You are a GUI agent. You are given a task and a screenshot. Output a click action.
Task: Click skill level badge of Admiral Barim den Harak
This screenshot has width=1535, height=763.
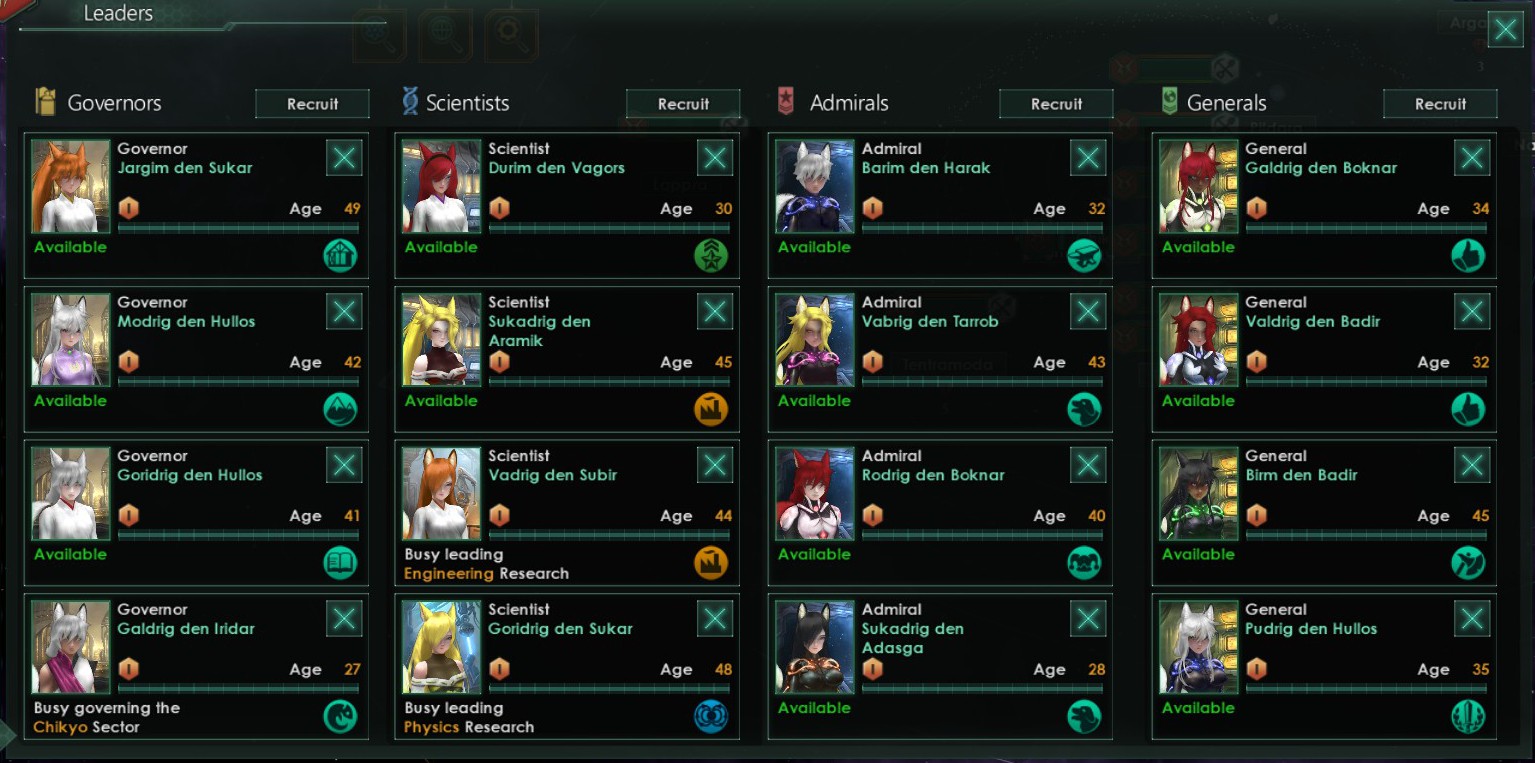pos(872,208)
